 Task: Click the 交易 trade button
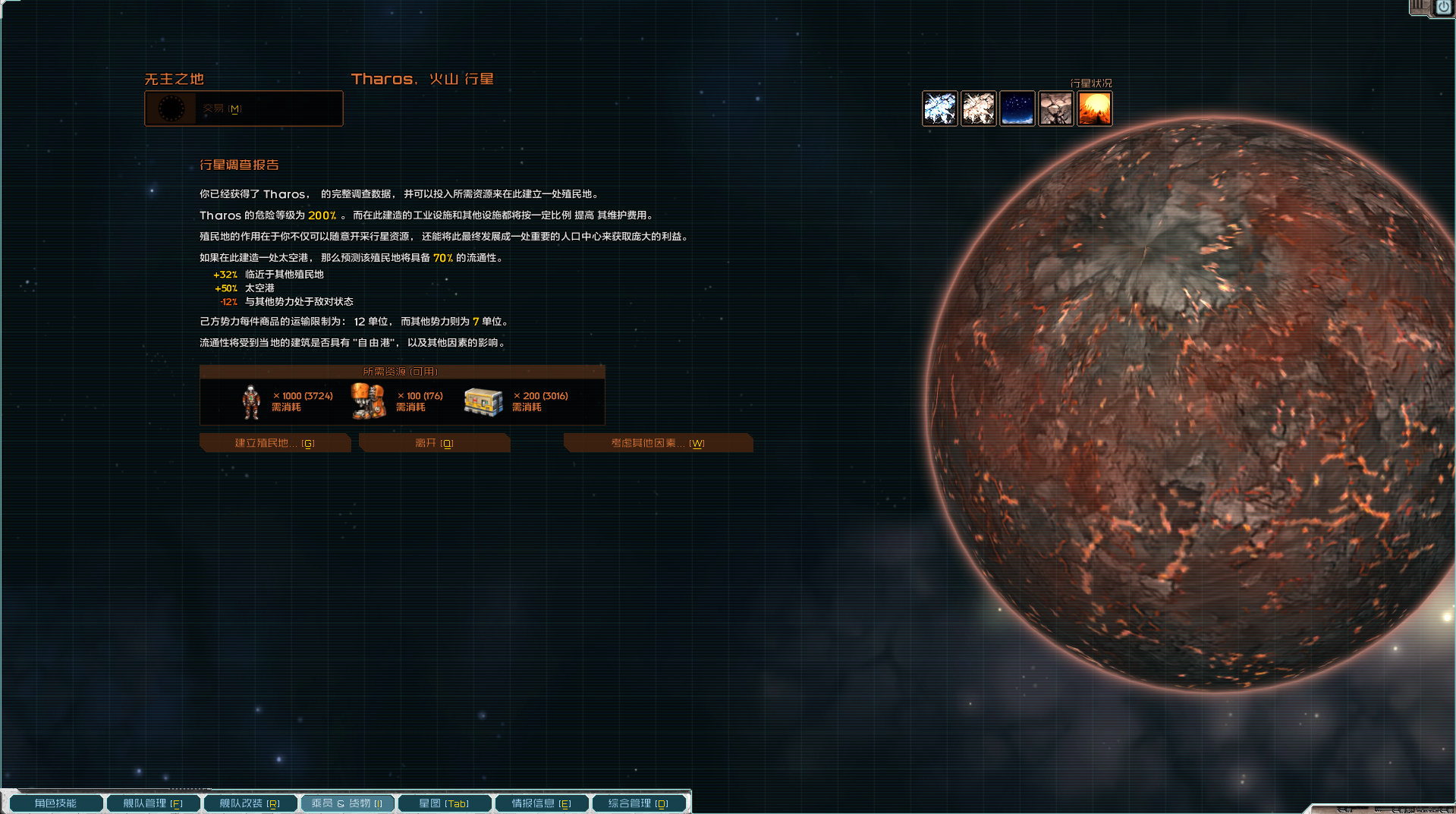(x=244, y=108)
